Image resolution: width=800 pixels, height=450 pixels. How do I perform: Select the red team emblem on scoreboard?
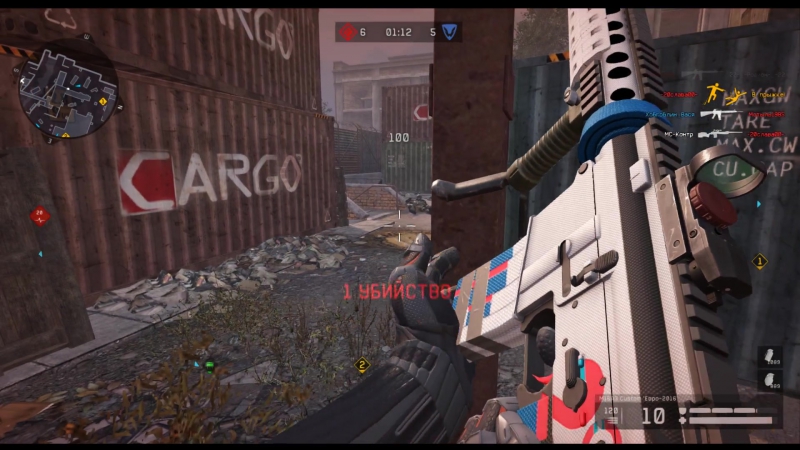click(x=347, y=32)
